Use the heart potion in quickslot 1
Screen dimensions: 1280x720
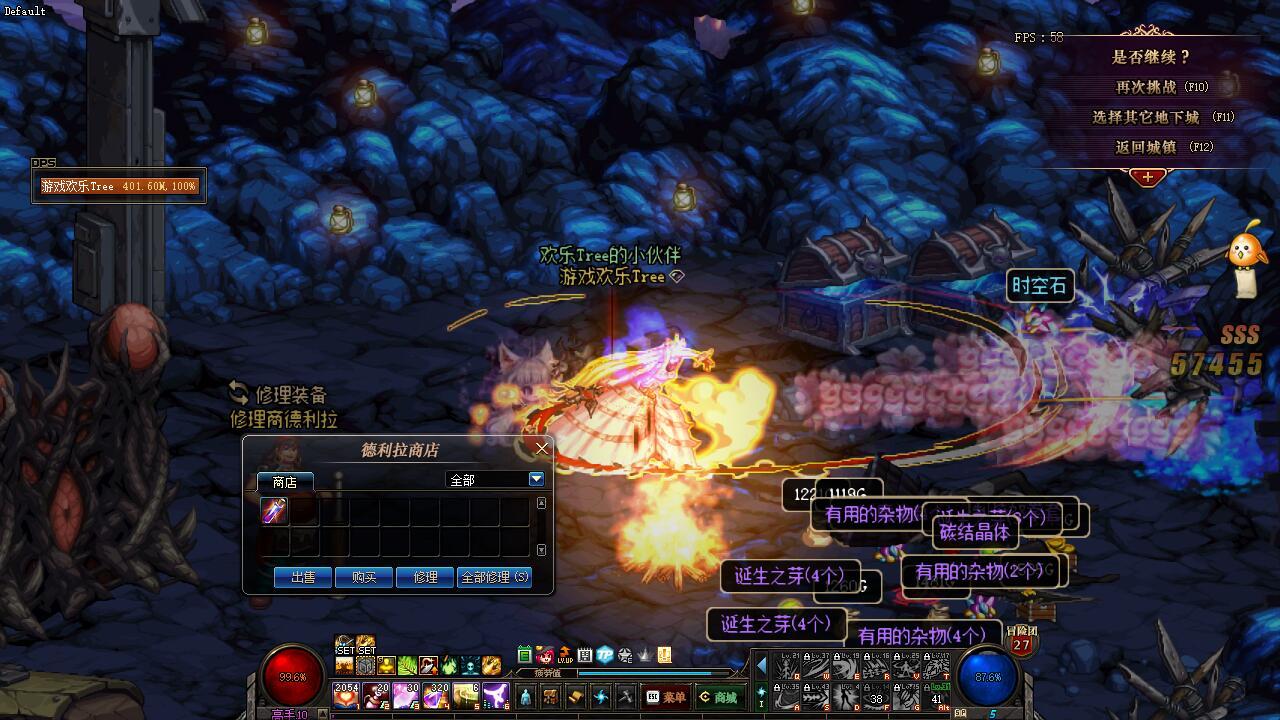(x=346, y=695)
